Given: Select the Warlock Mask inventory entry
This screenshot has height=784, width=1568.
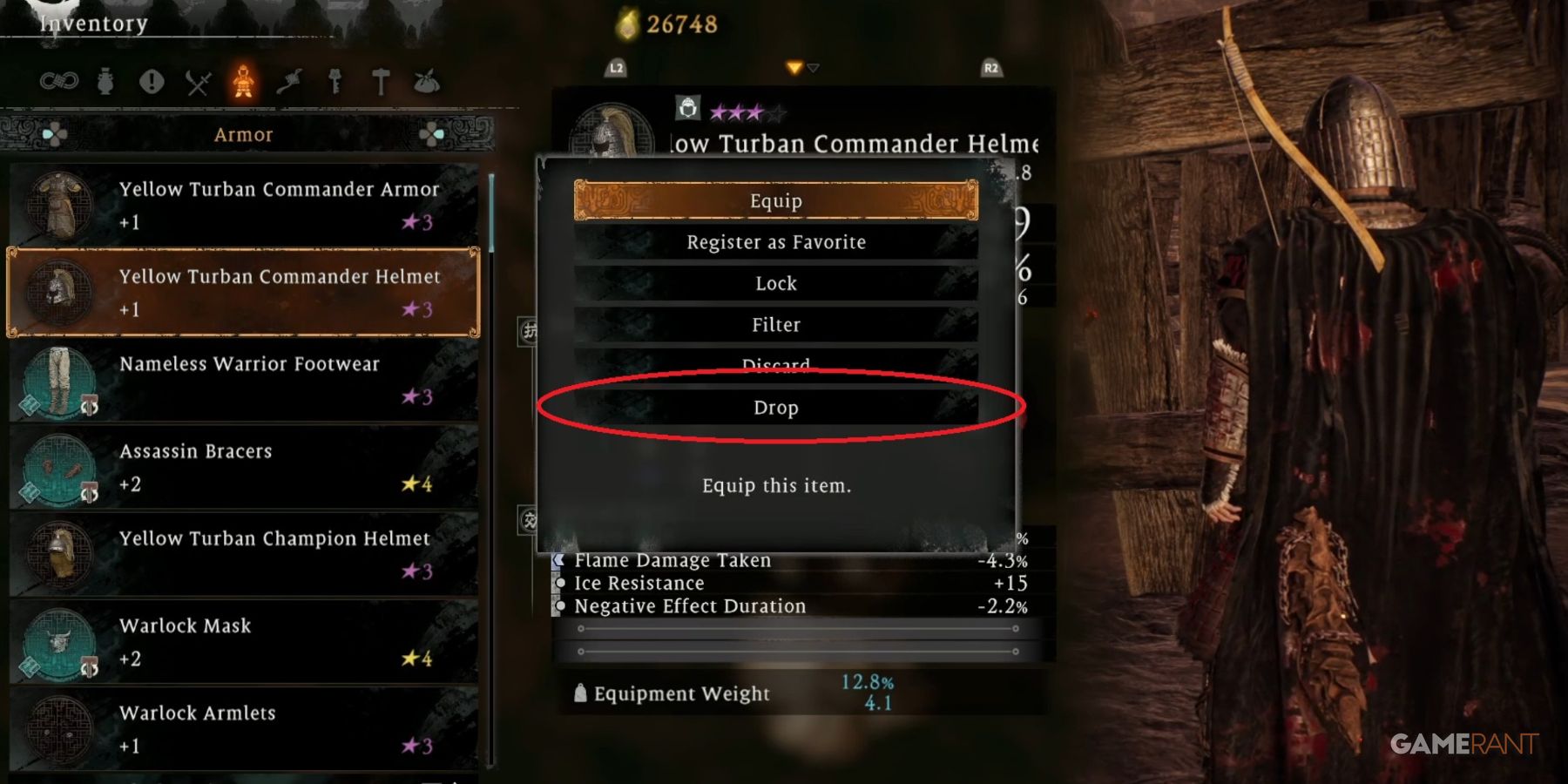Looking at the screenshot, I should click(244, 642).
